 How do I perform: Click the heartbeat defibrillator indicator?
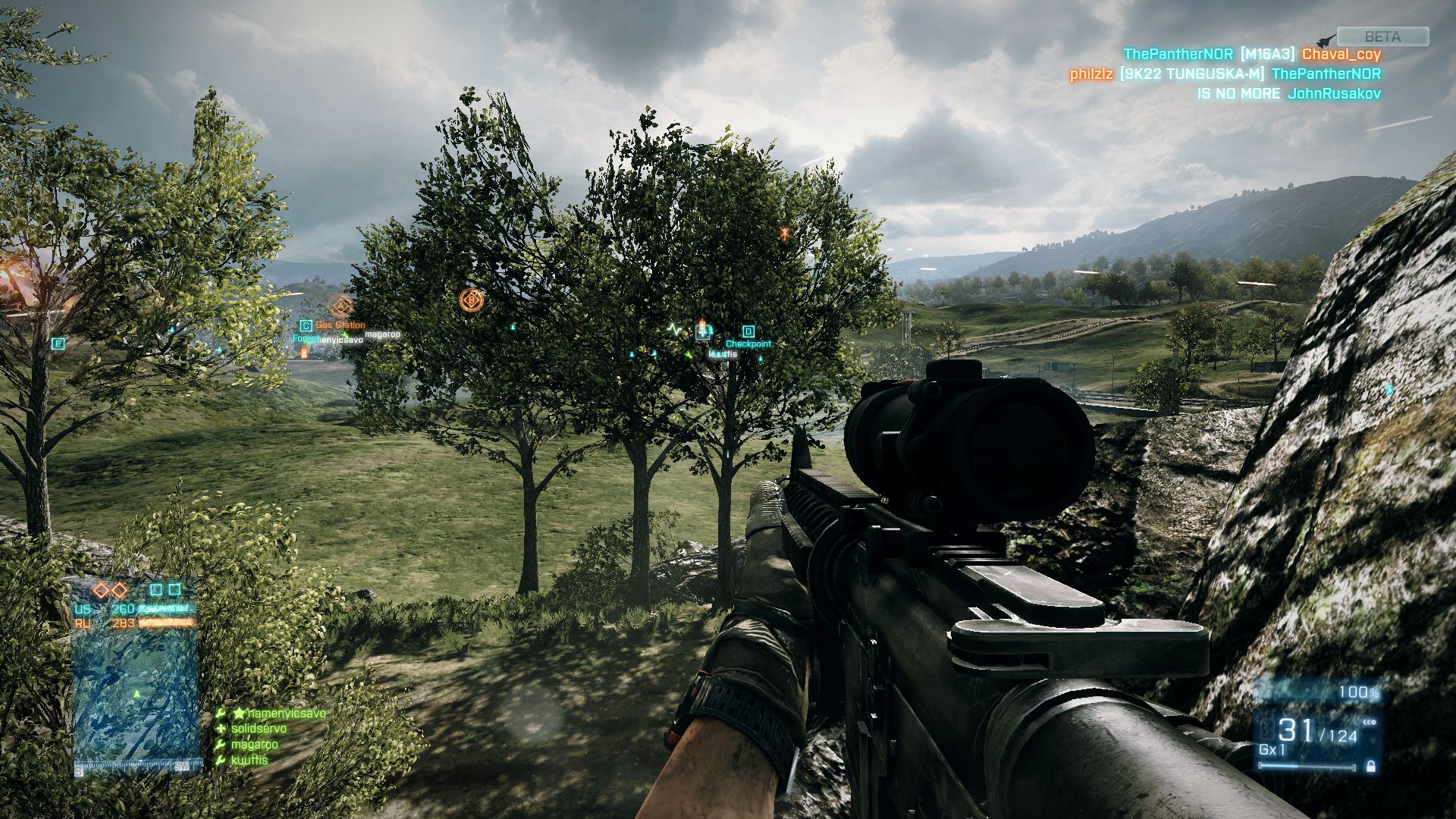[x=674, y=331]
